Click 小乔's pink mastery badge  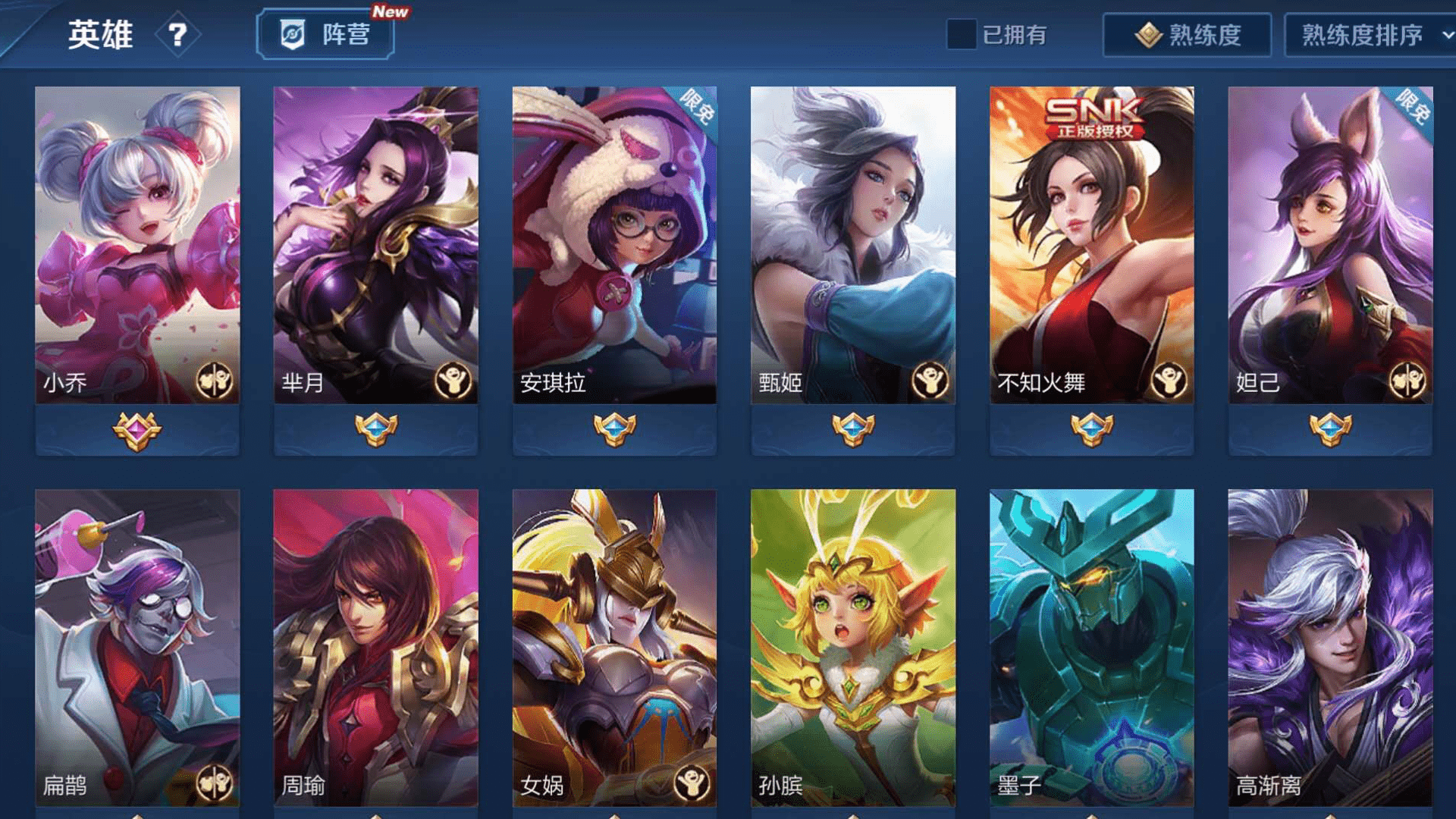tap(137, 431)
